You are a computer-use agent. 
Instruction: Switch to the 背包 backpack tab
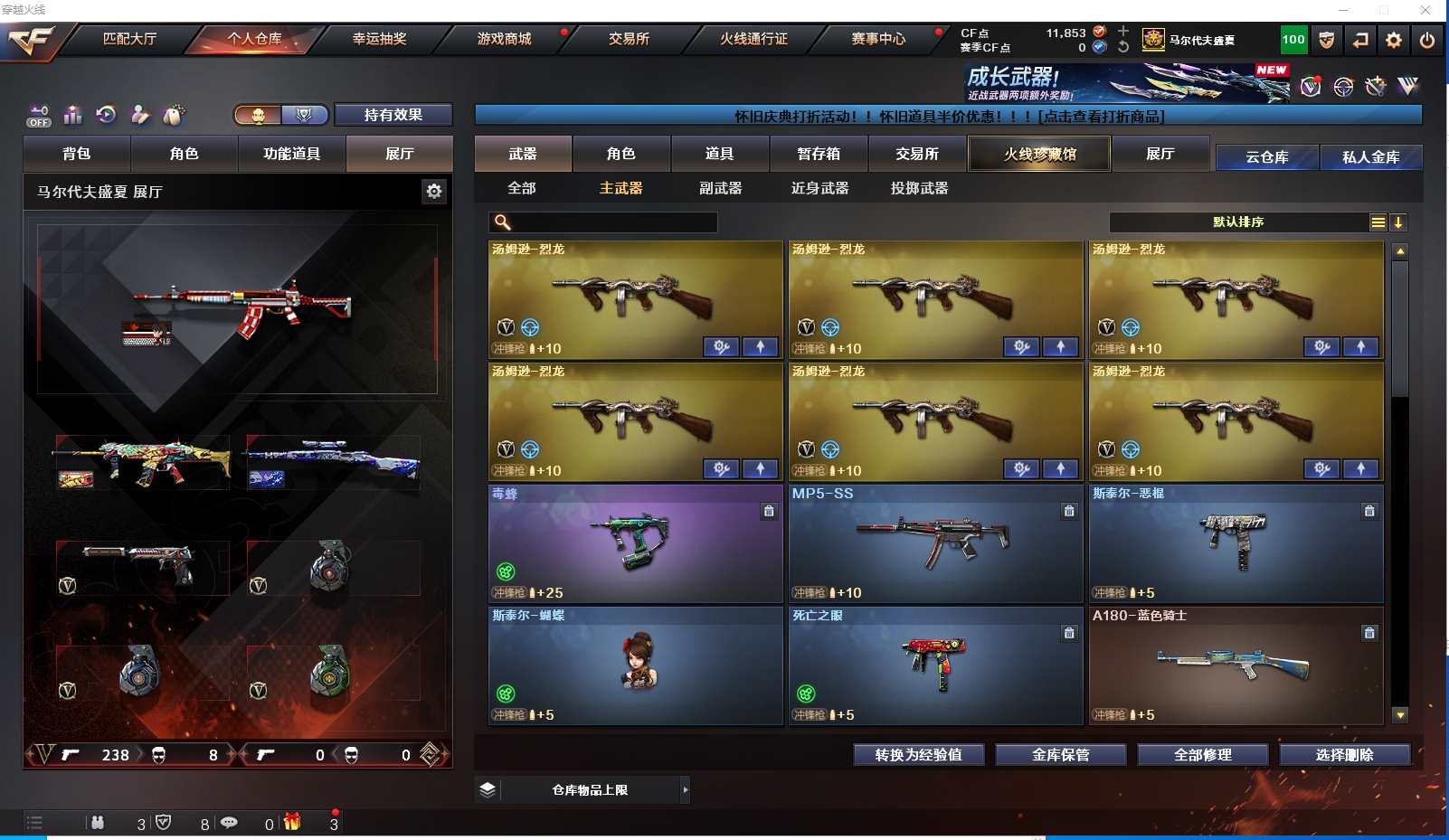coord(77,154)
